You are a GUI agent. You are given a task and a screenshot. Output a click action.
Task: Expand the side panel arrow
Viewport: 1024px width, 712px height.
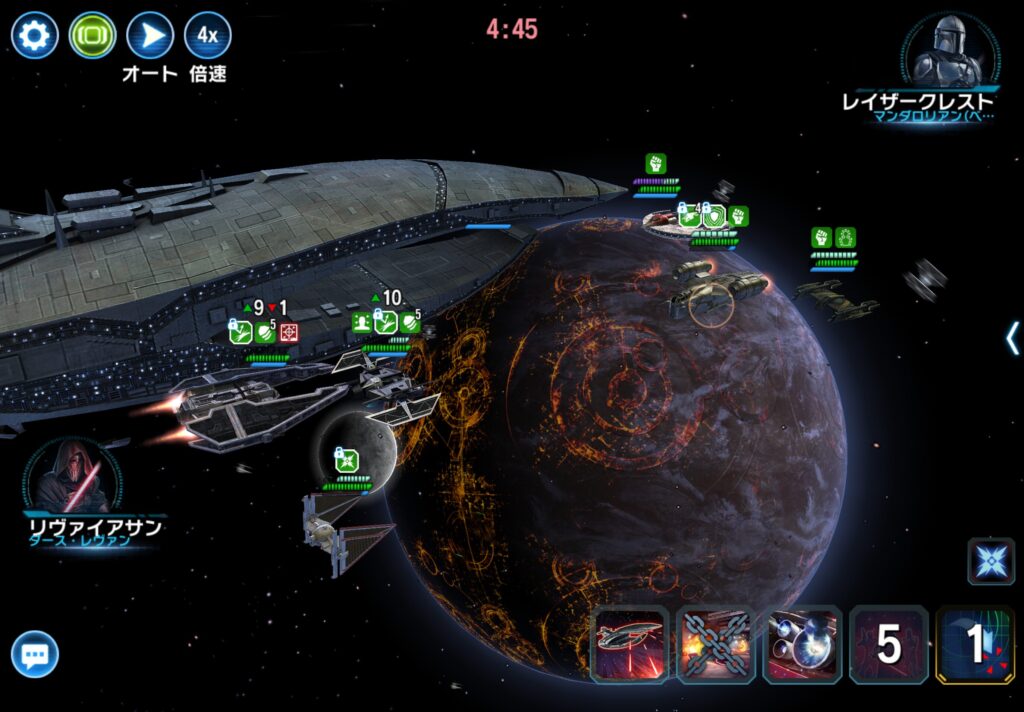coord(1012,338)
